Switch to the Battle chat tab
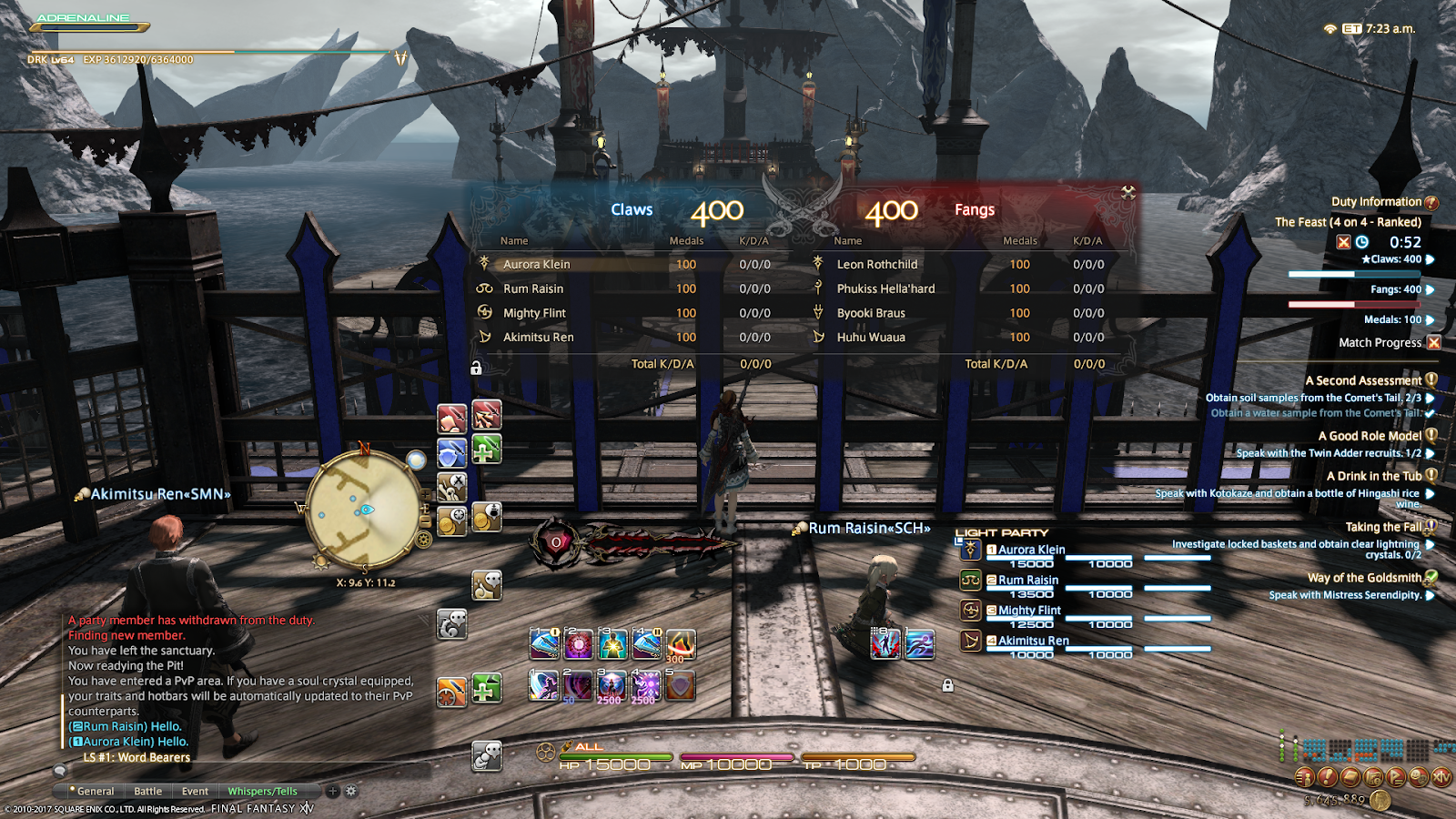This screenshot has width=1456, height=819. (147, 792)
